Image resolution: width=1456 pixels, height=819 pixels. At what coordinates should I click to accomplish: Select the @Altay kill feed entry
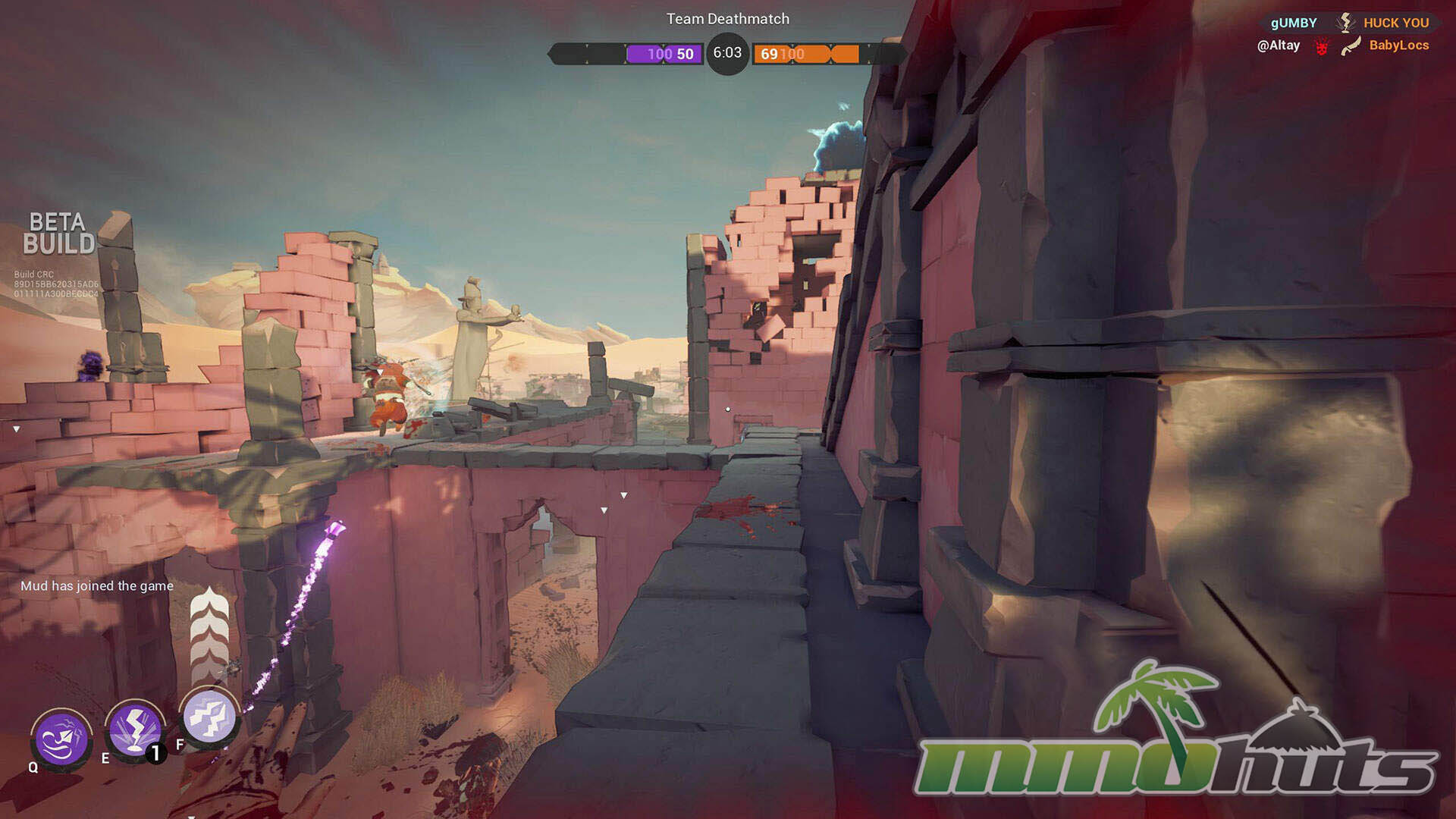(1279, 45)
